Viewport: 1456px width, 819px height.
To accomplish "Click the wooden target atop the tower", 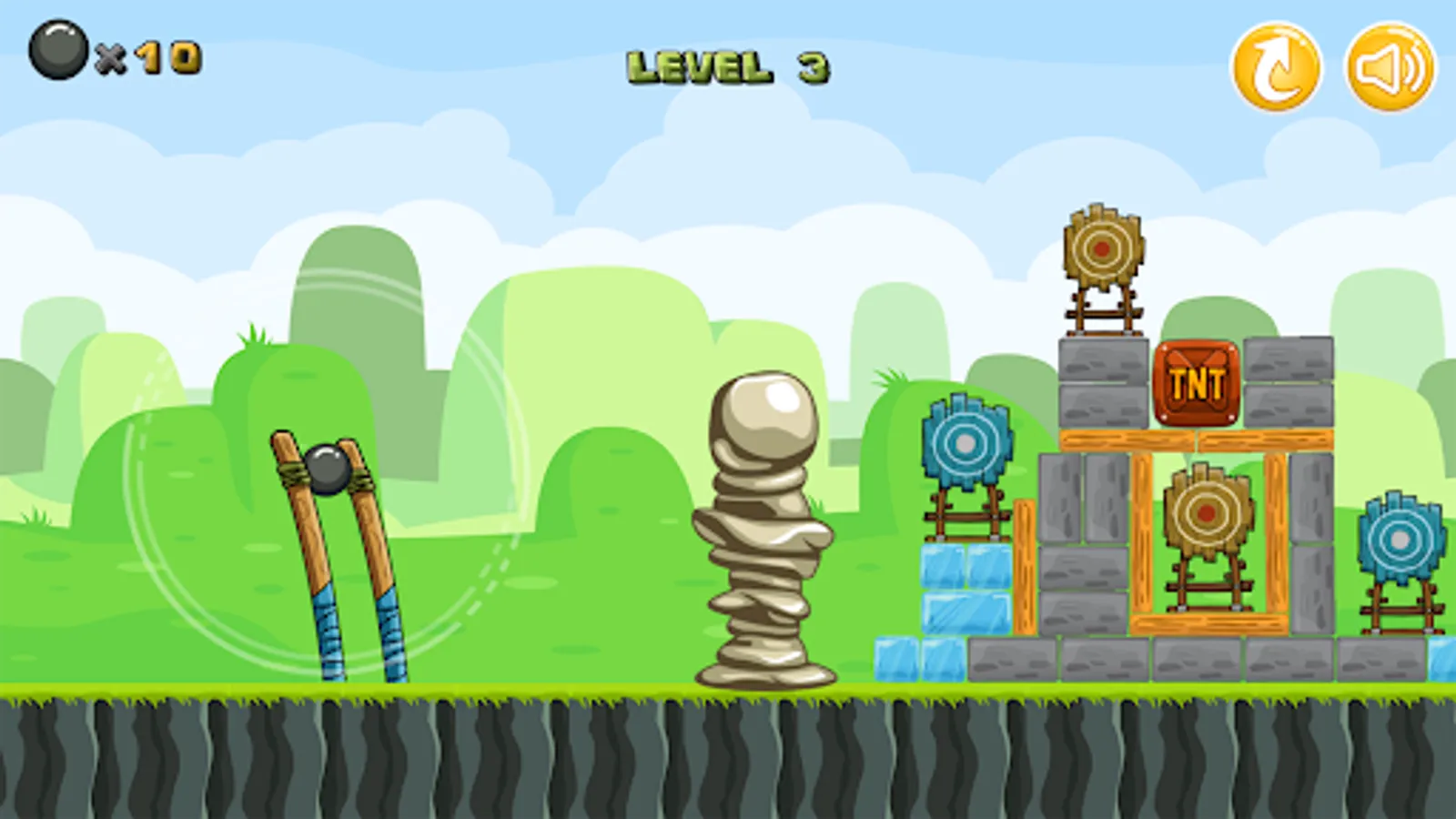I will (1103, 248).
